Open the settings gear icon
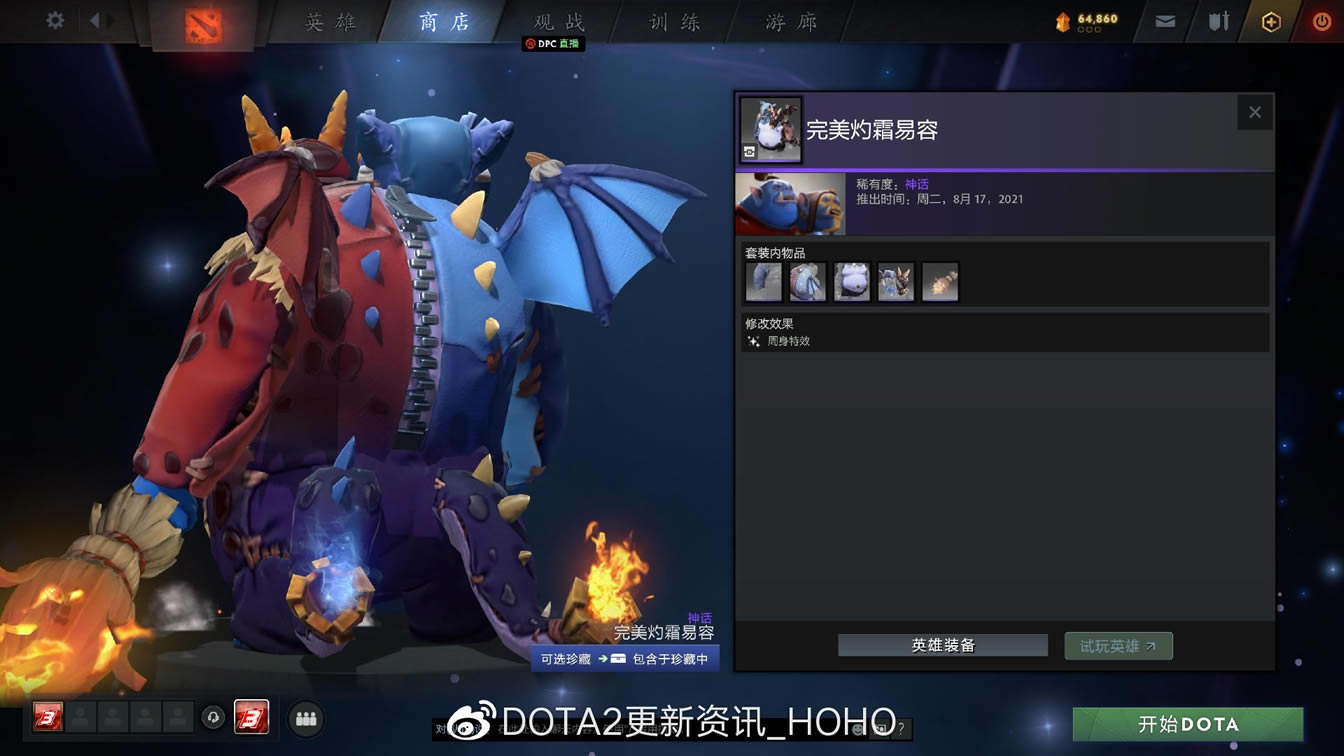The width and height of the screenshot is (1344, 756). click(x=55, y=18)
